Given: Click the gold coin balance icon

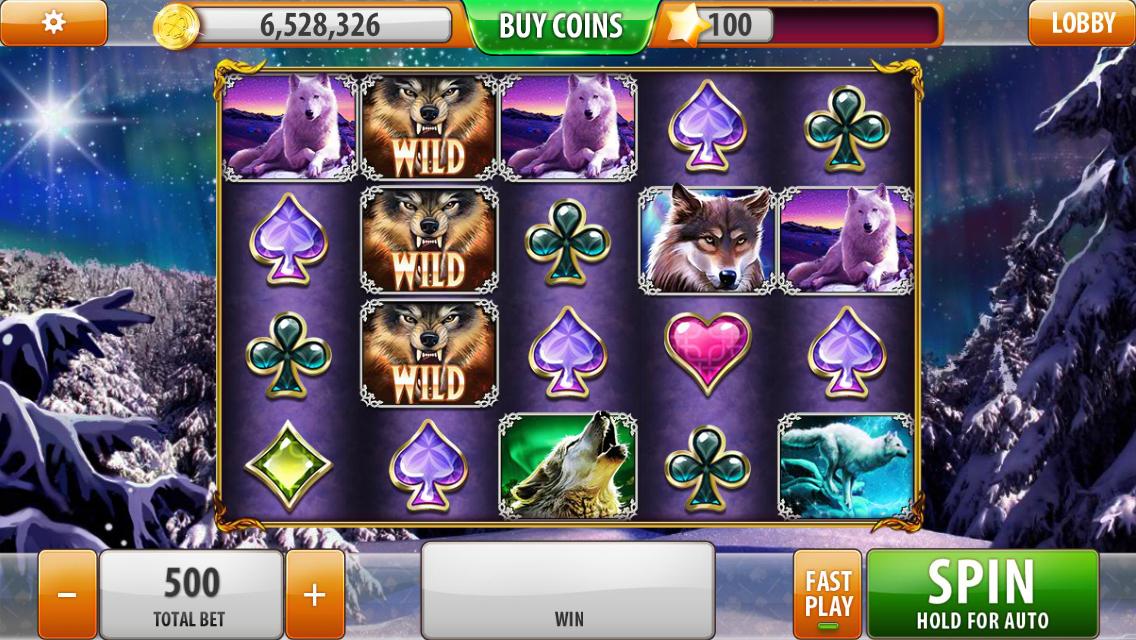Looking at the screenshot, I should pyautogui.click(x=176, y=26).
